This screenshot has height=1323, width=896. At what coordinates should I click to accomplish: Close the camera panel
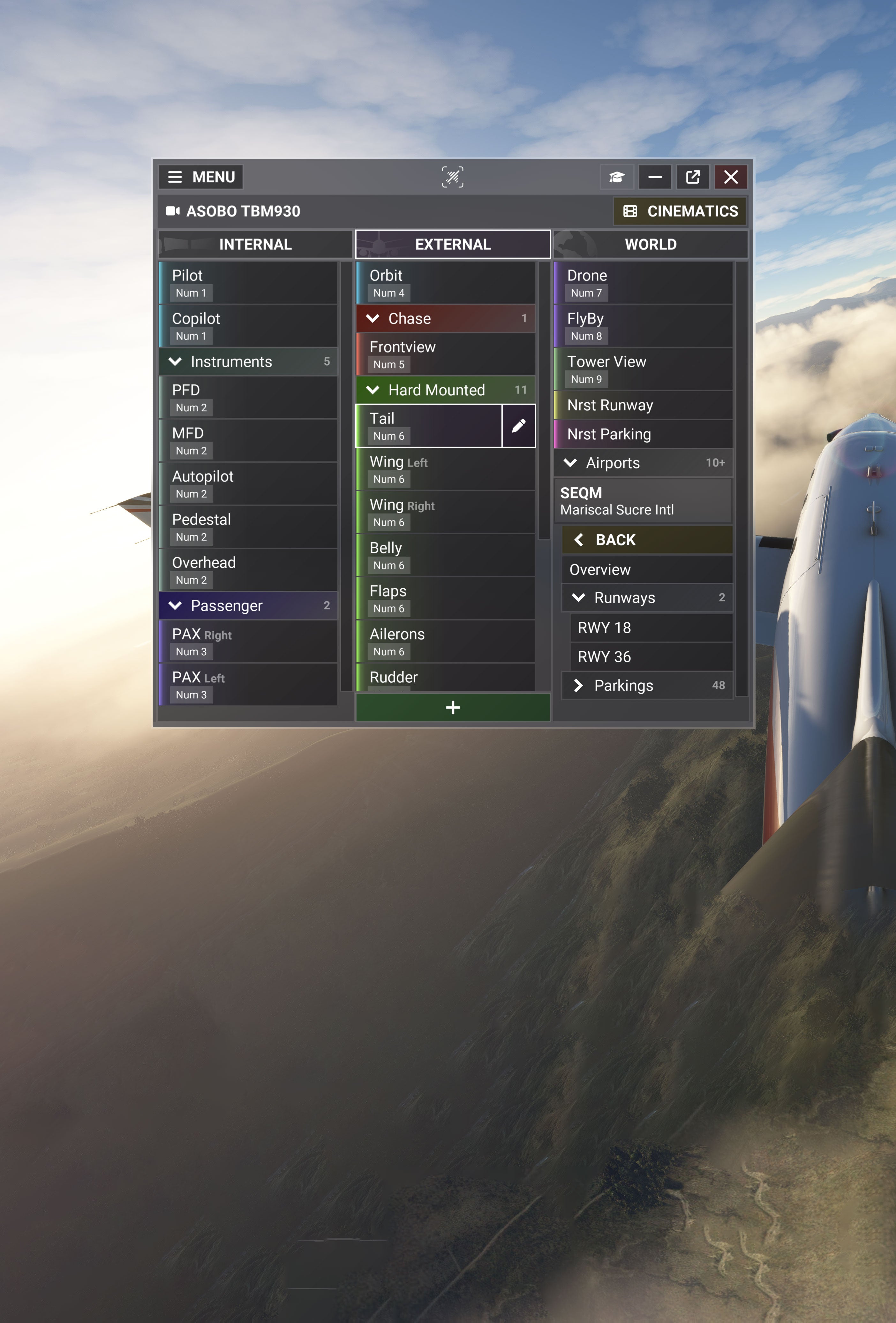pyautogui.click(x=730, y=177)
